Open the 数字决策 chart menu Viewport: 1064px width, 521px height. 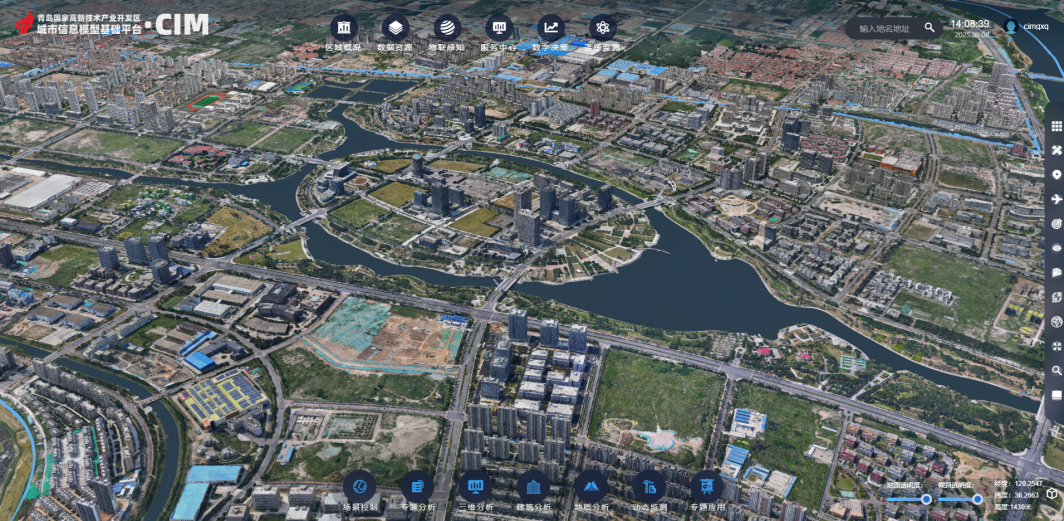pyautogui.click(x=550, y=28)
